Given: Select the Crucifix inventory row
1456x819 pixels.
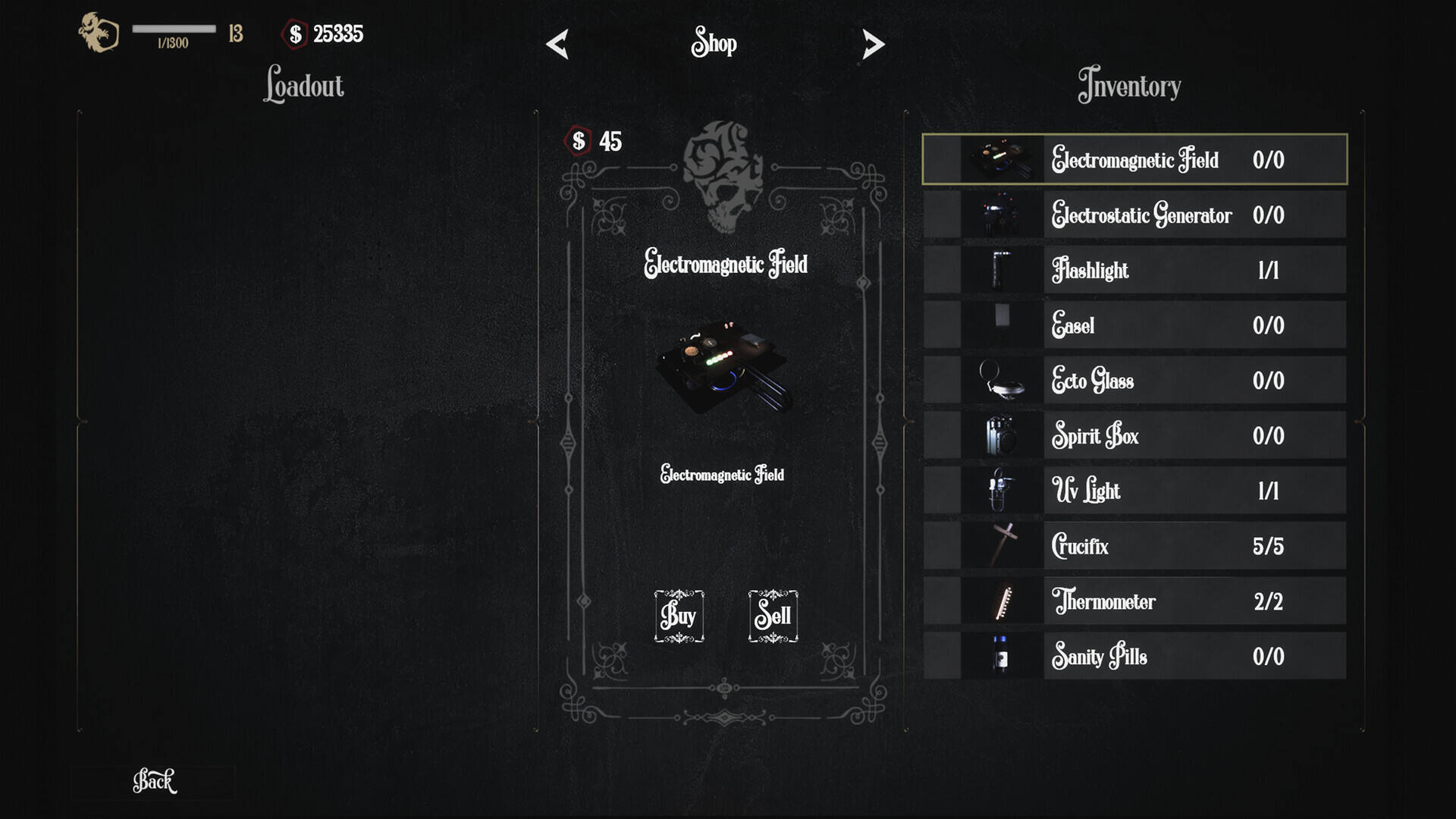Looking at the screenshot, I should (1134, 546).
